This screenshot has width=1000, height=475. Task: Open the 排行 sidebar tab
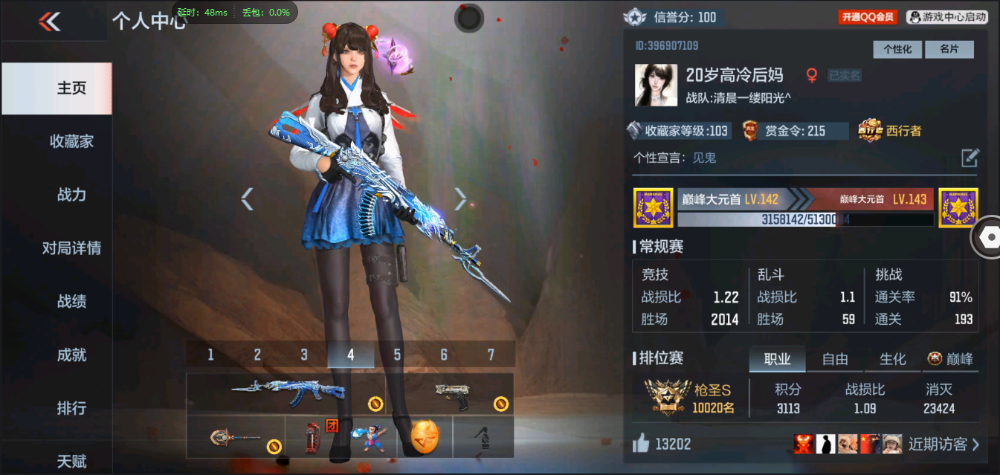71,408
